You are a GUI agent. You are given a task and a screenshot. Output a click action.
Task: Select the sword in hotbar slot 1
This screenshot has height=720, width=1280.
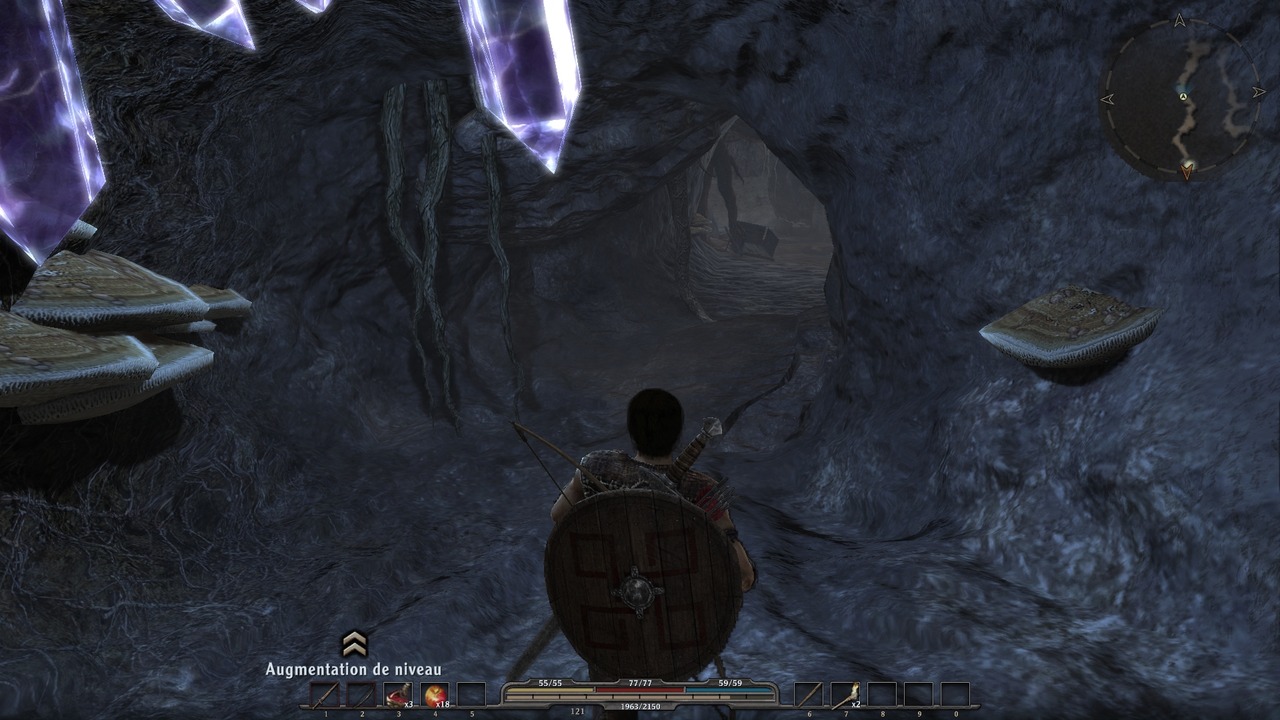324,695
